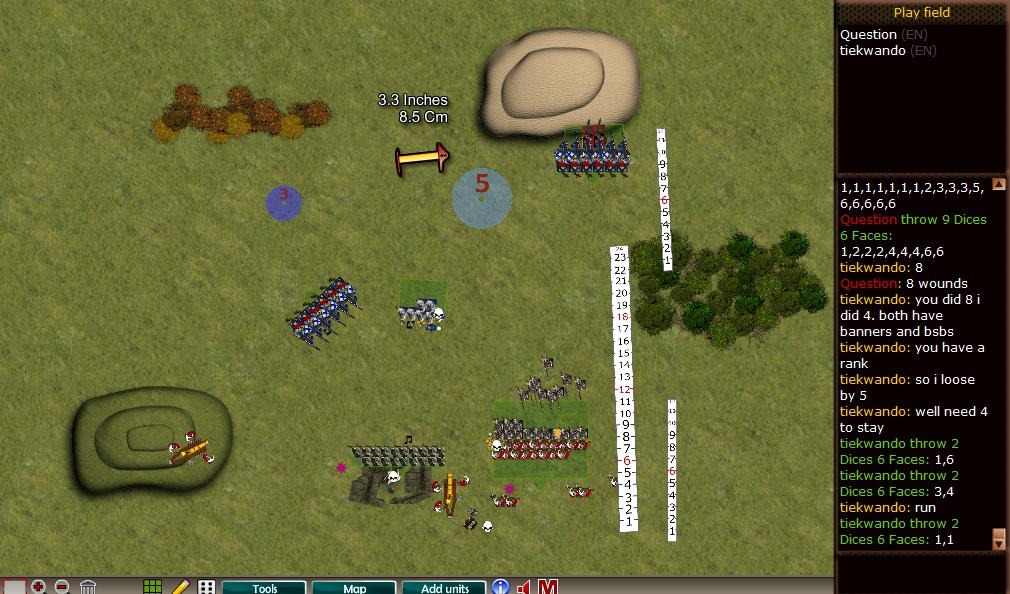Select the yellow pencil drawing tool
The width and height of the screenshot is (1010, 594).
pos(180,587)
